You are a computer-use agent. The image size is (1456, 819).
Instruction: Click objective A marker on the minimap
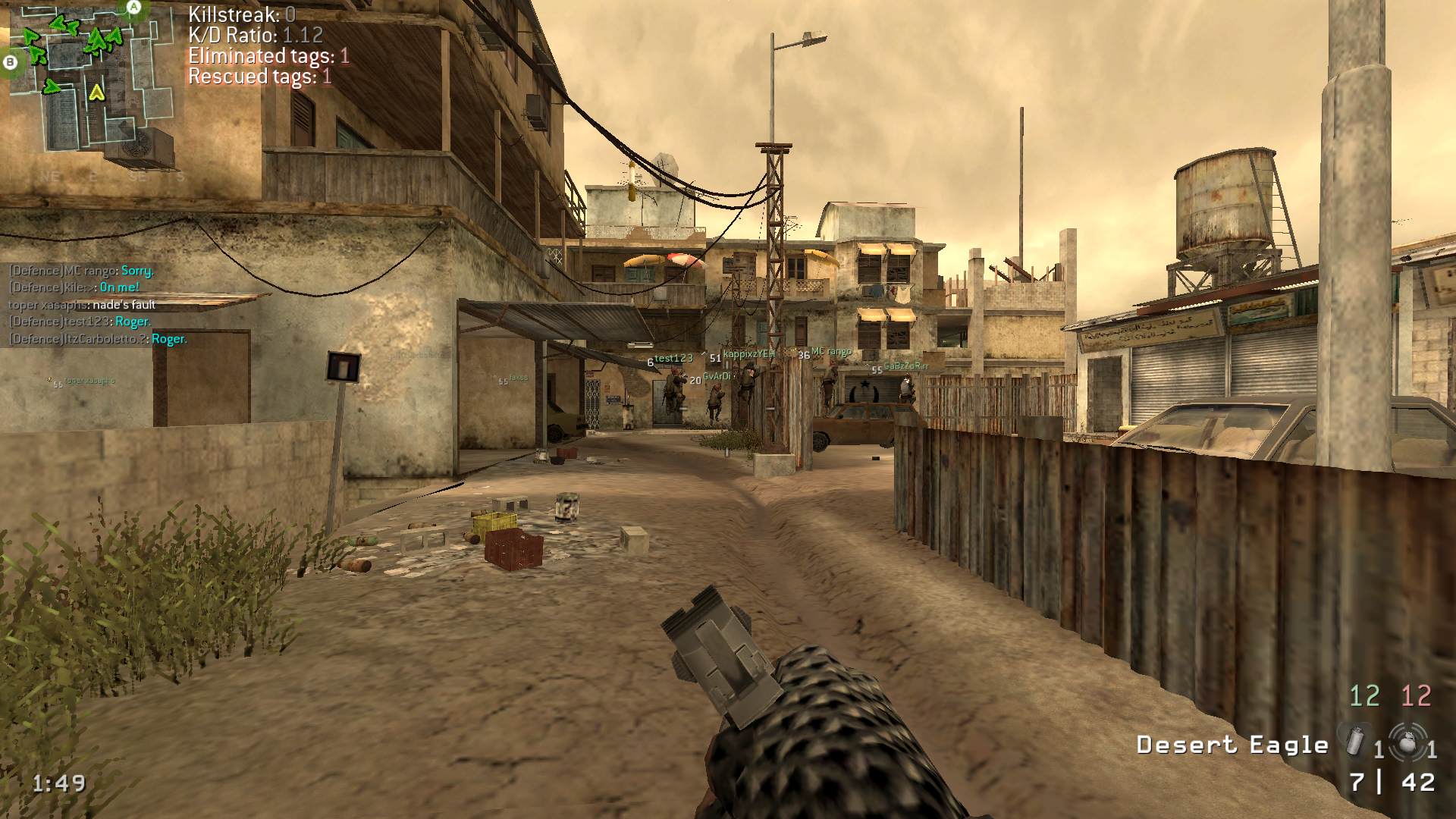[134, 8]
